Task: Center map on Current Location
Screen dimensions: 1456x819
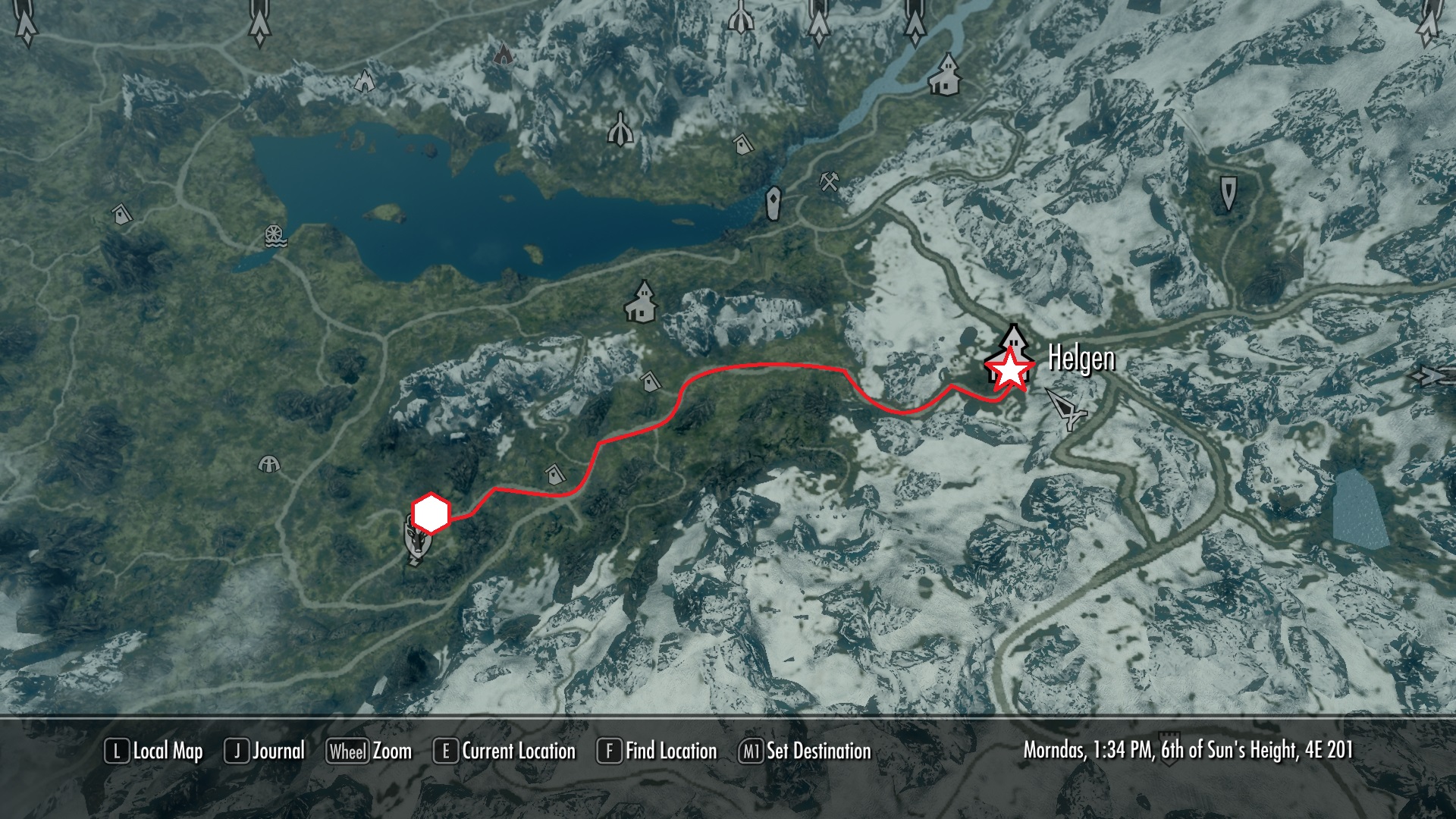Action: pyautogui.click(x=505, y=752)
